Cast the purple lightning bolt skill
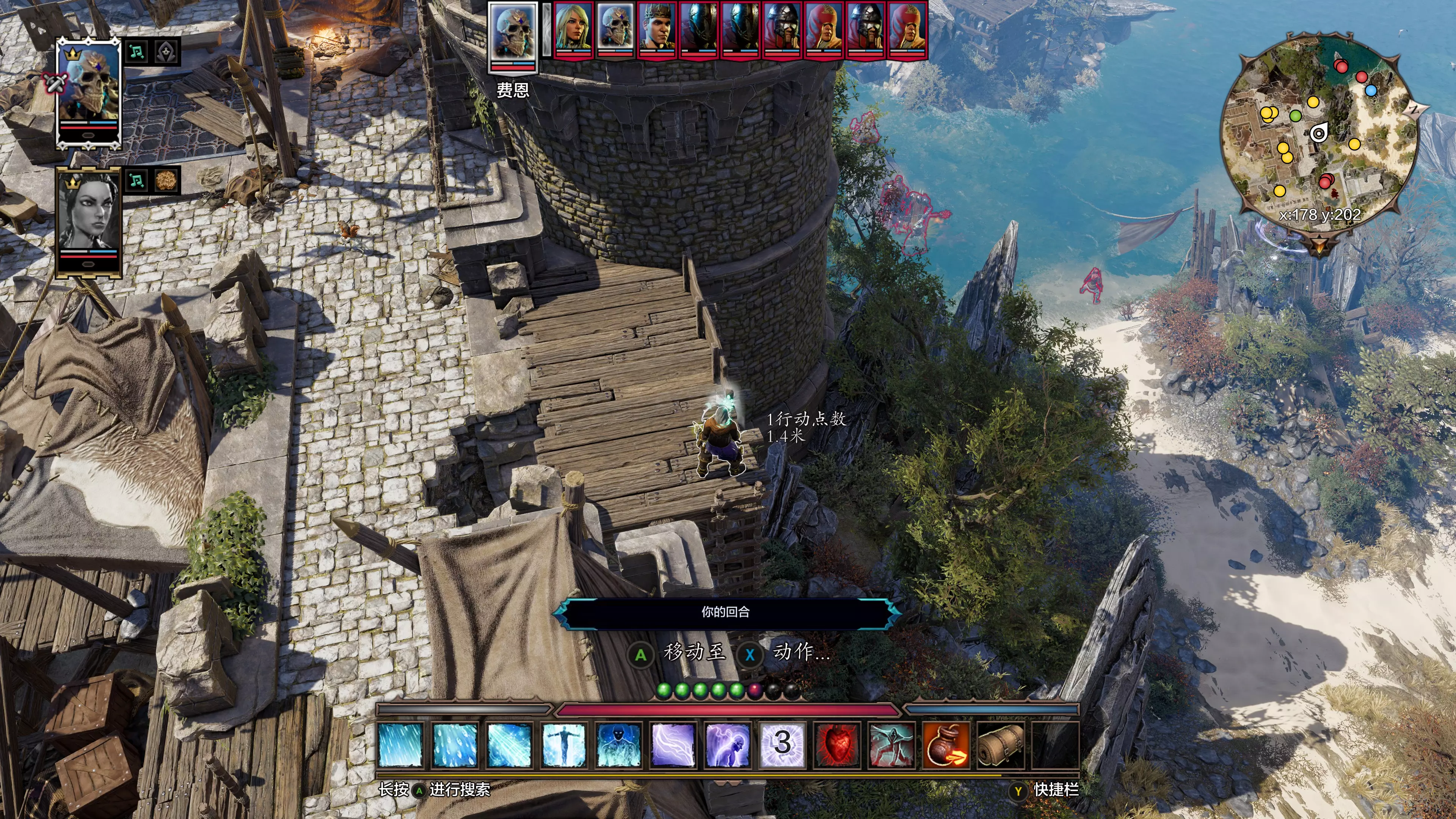Image resolution: width=1456 pixels, height=819 pixels. pos(673,744)
